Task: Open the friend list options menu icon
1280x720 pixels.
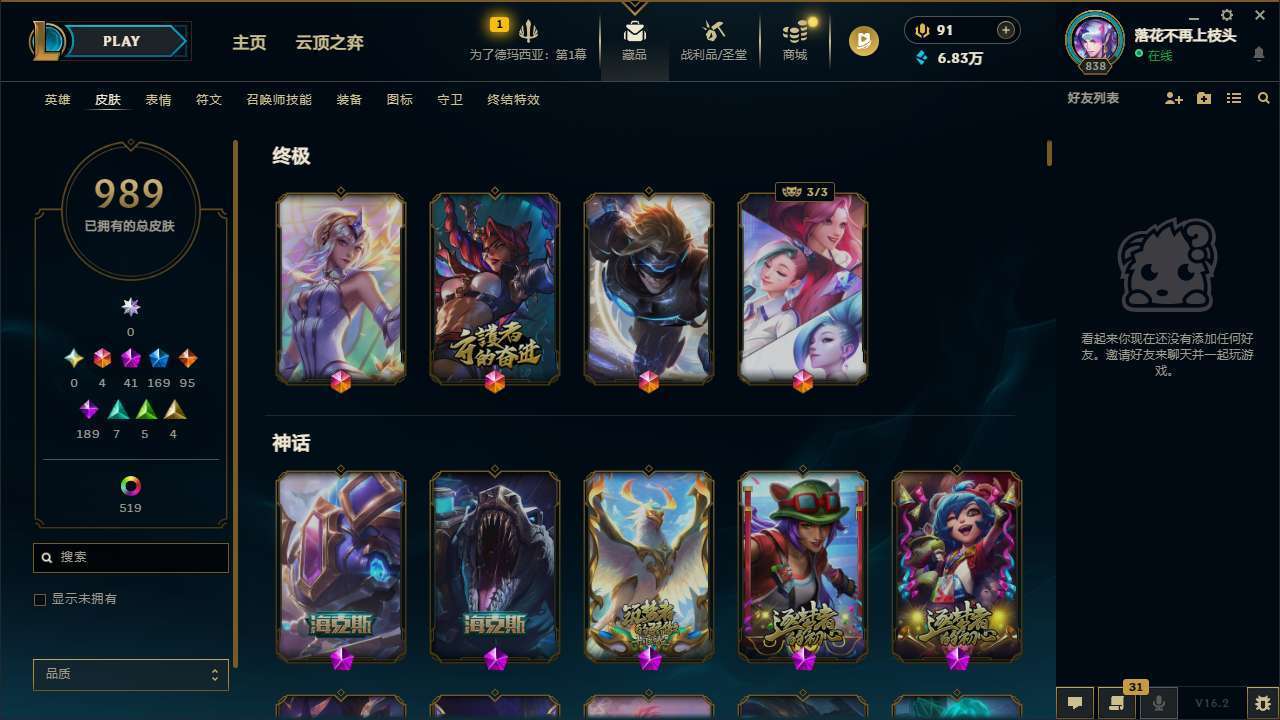Action: (1233, 98)
